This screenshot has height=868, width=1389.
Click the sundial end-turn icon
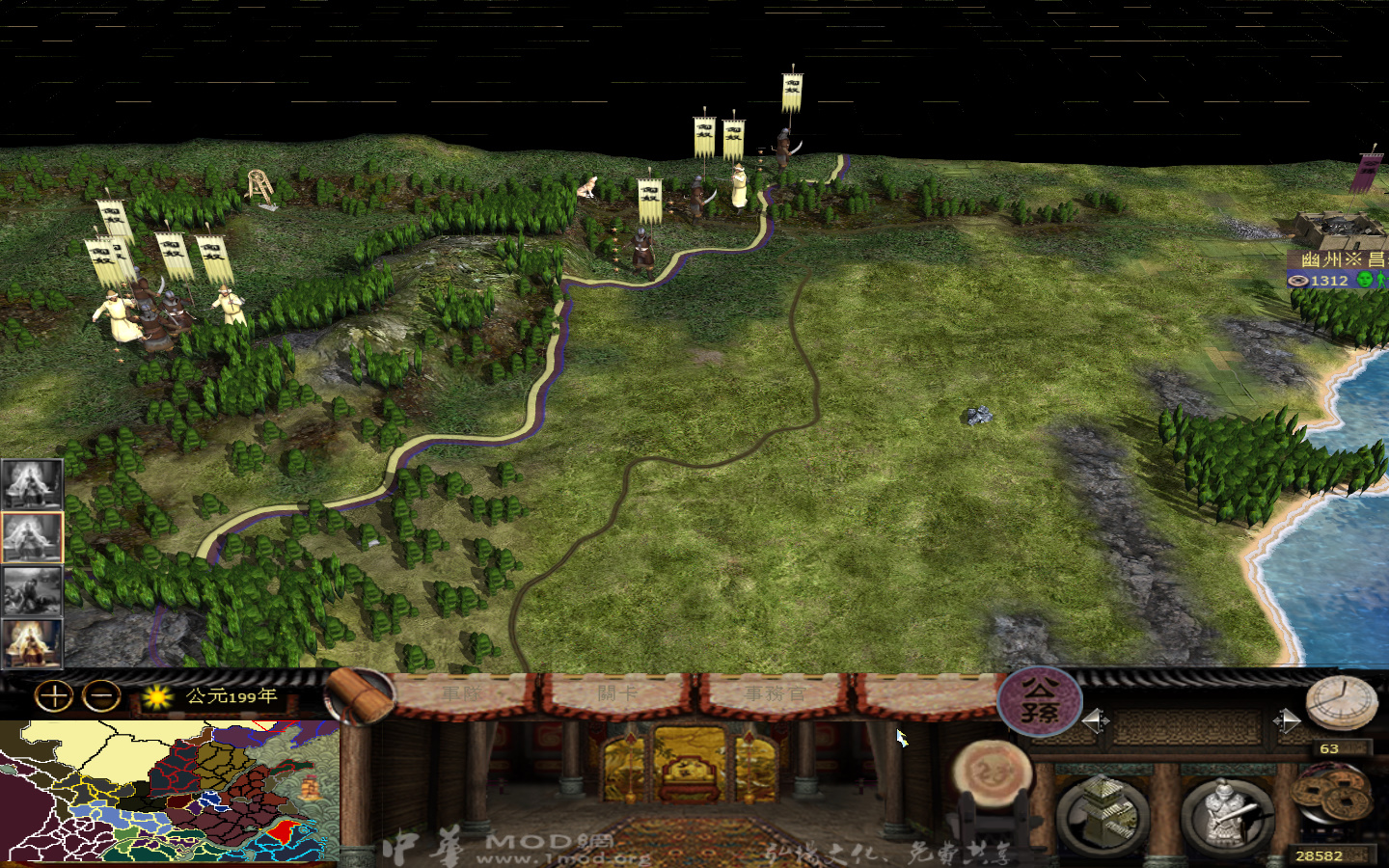point(1342,701)
